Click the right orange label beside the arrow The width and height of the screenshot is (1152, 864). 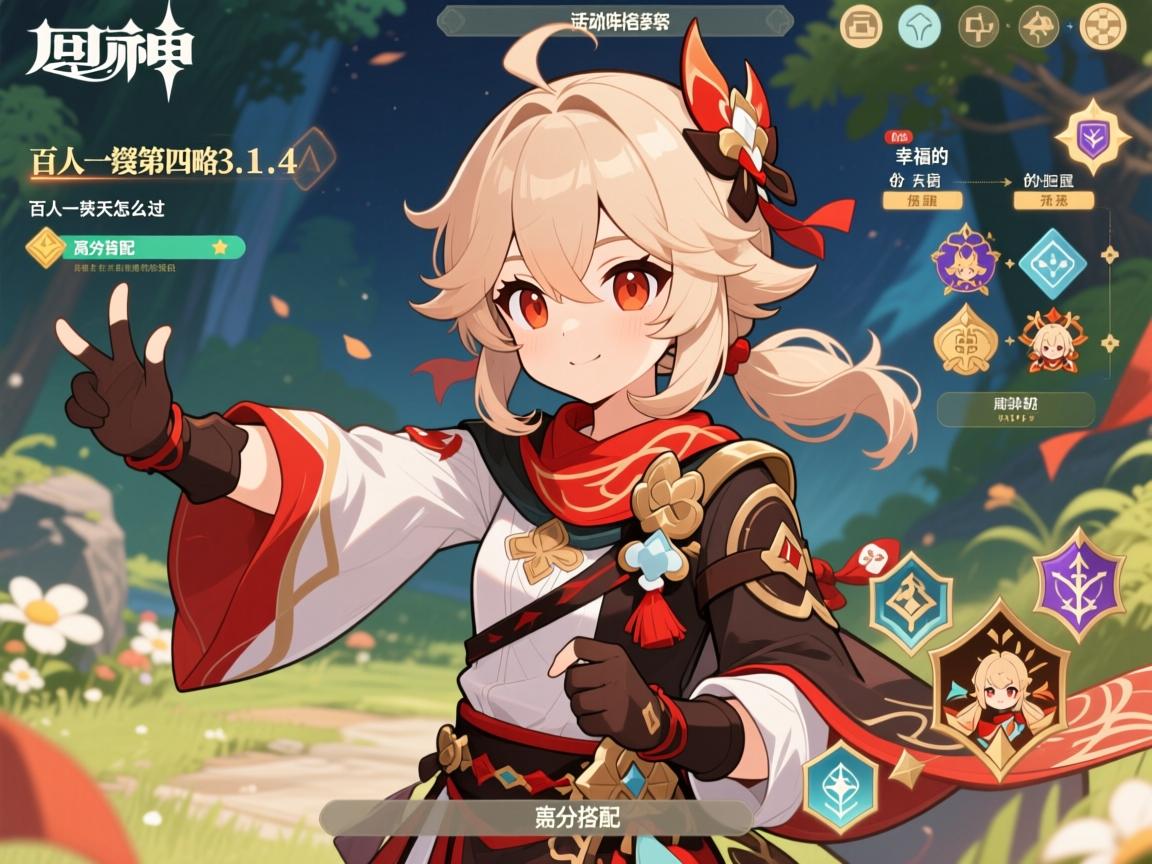pos(1052,201)
